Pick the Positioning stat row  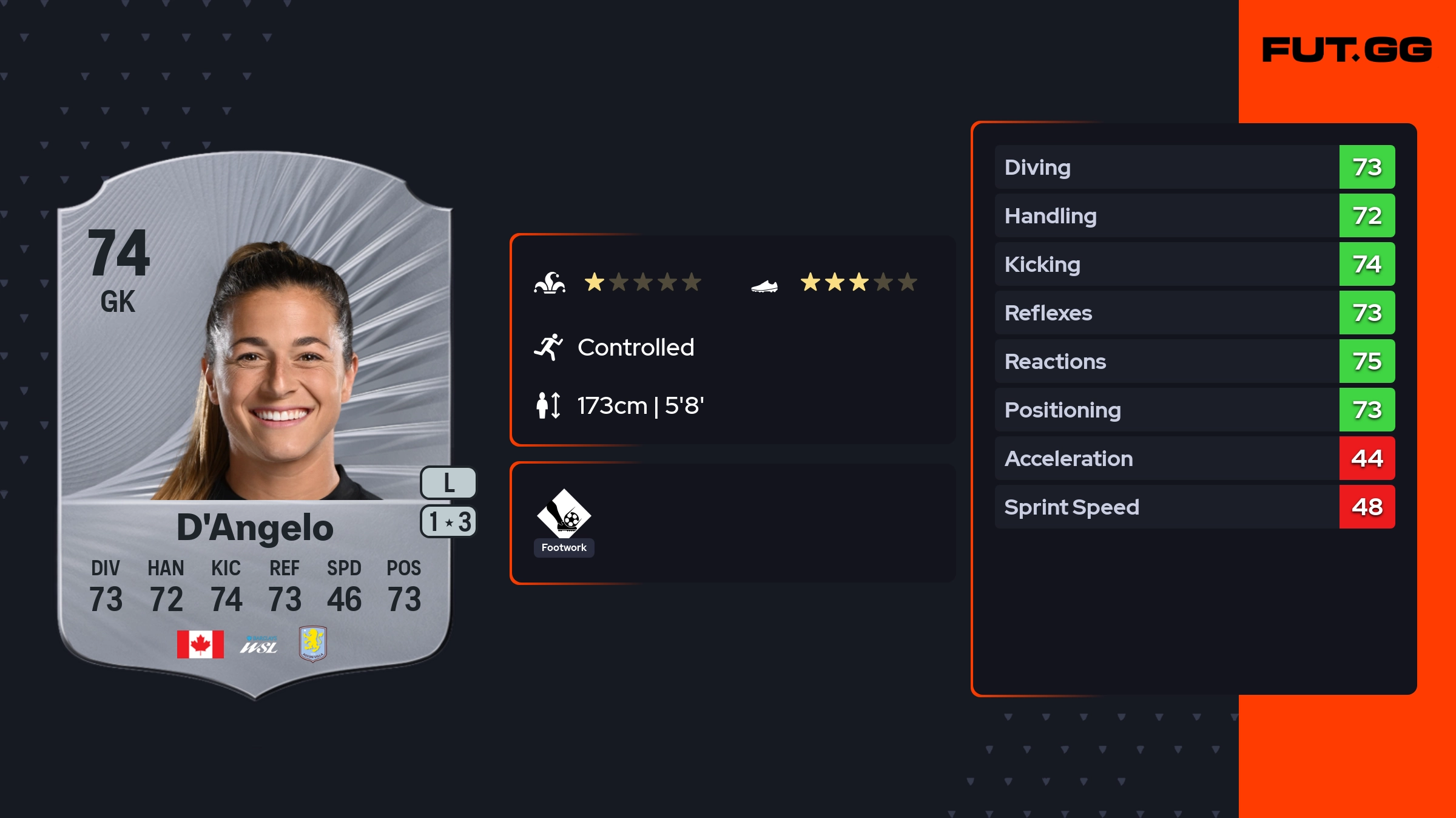[x=1194, y=410]
